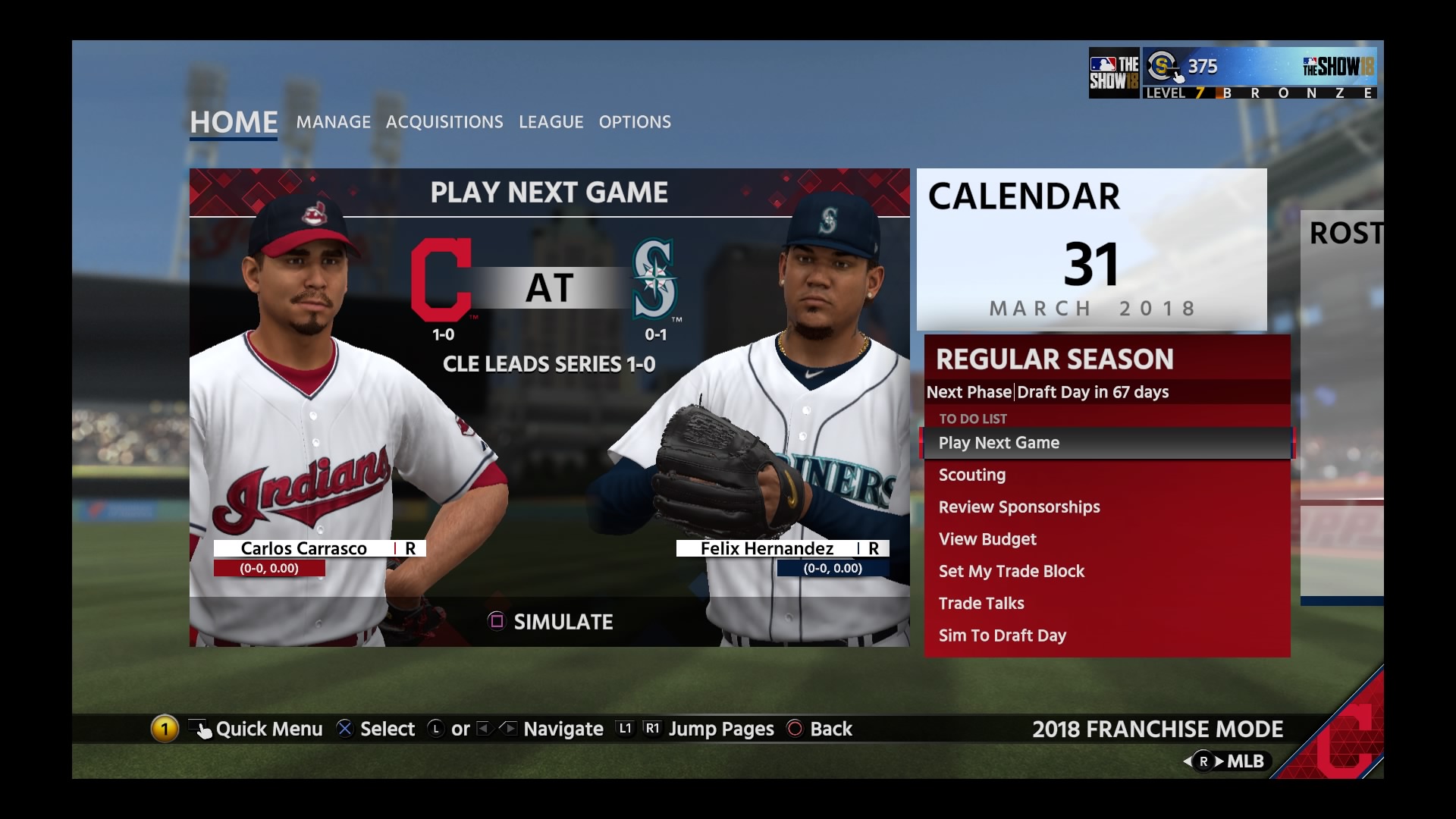Select Sim To Draft Day
The height and width of the screenshot is (819, 1456).
click(x=1003, y=635)
